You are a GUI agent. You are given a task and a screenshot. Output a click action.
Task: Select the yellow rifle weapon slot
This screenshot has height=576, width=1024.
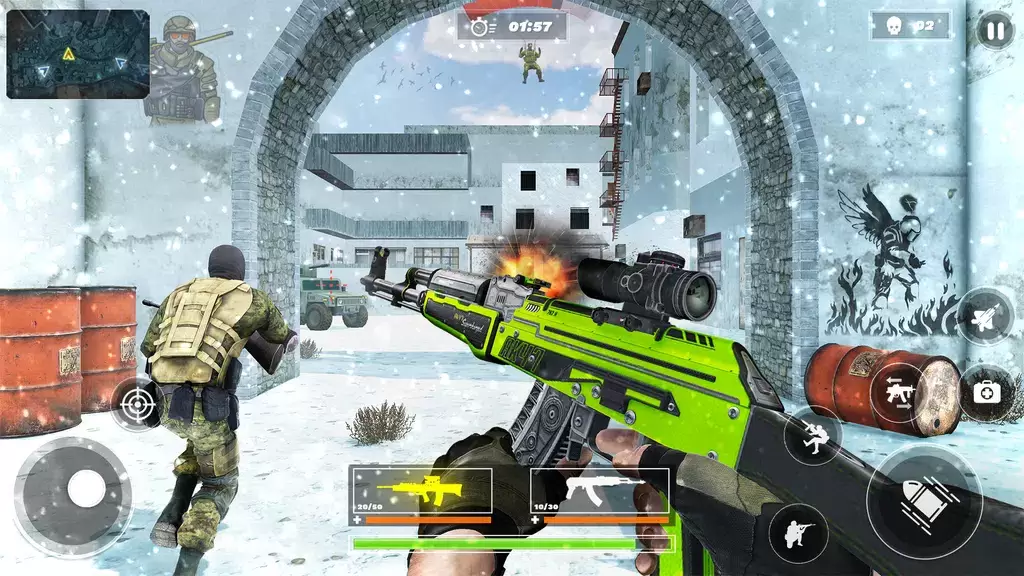coord(421,490)
